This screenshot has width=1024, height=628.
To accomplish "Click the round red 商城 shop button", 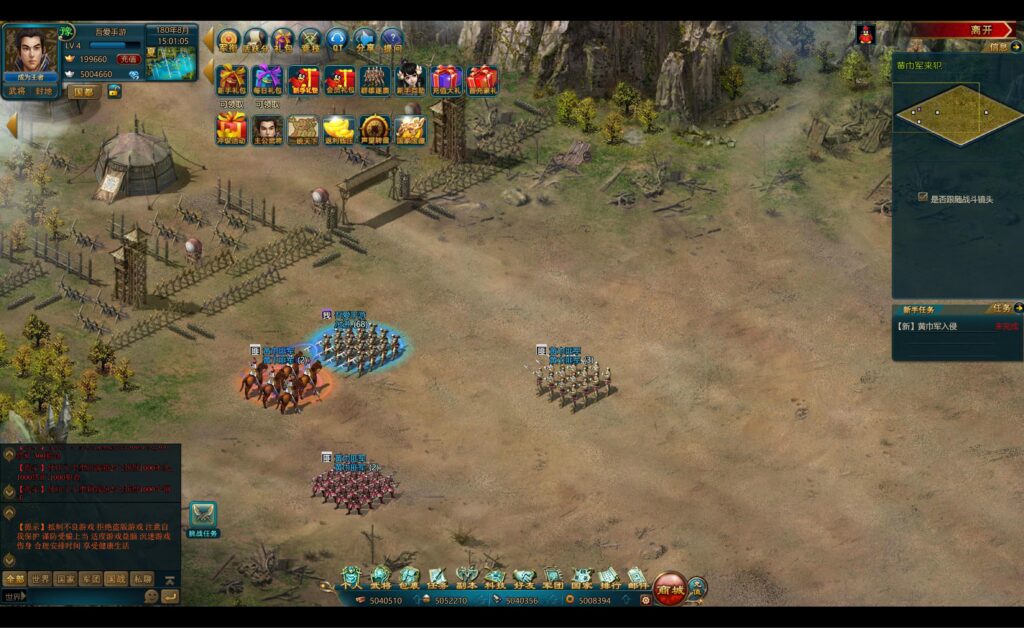I will pos(669,588).
